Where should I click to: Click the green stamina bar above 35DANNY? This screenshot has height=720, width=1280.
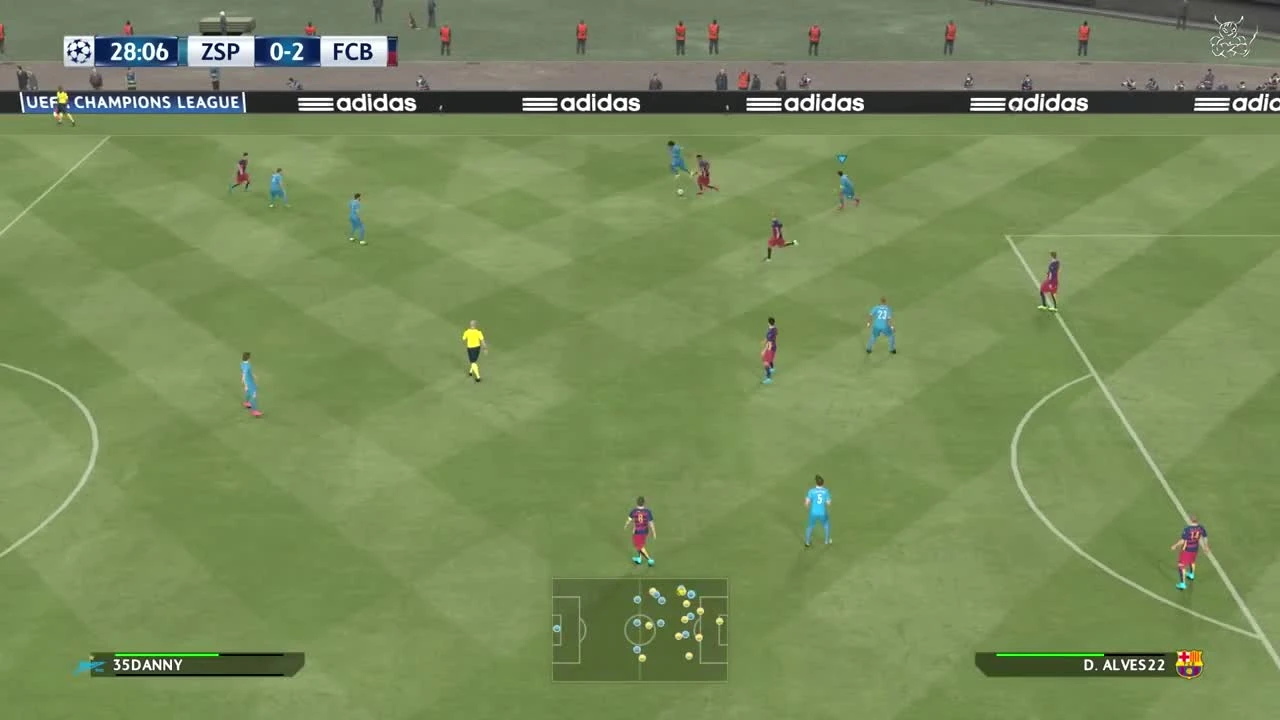pyautogui.click(x=165, y=655)
